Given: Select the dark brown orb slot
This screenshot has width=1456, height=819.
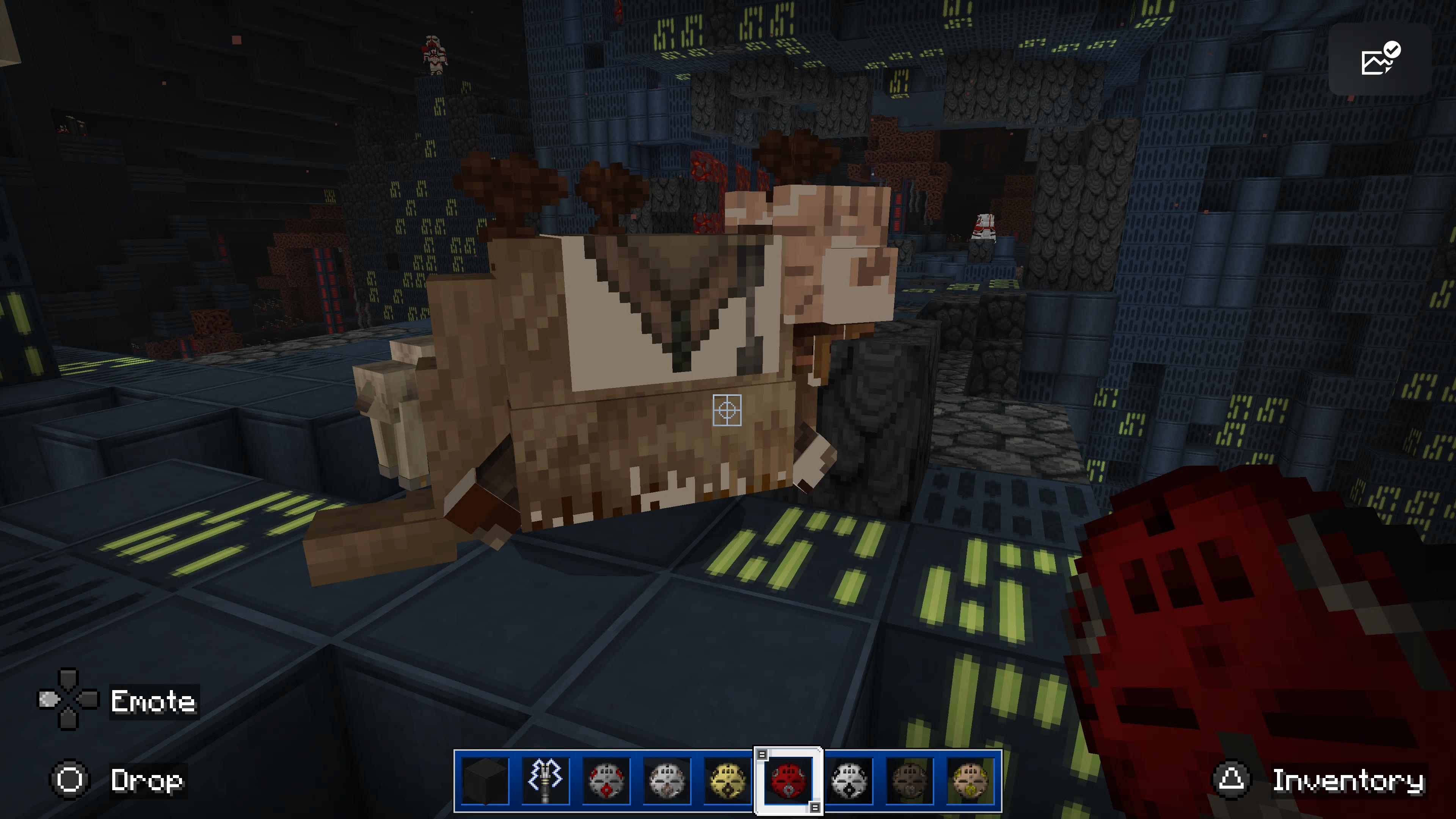Looking at the screenshot, I should pos(910,781).
